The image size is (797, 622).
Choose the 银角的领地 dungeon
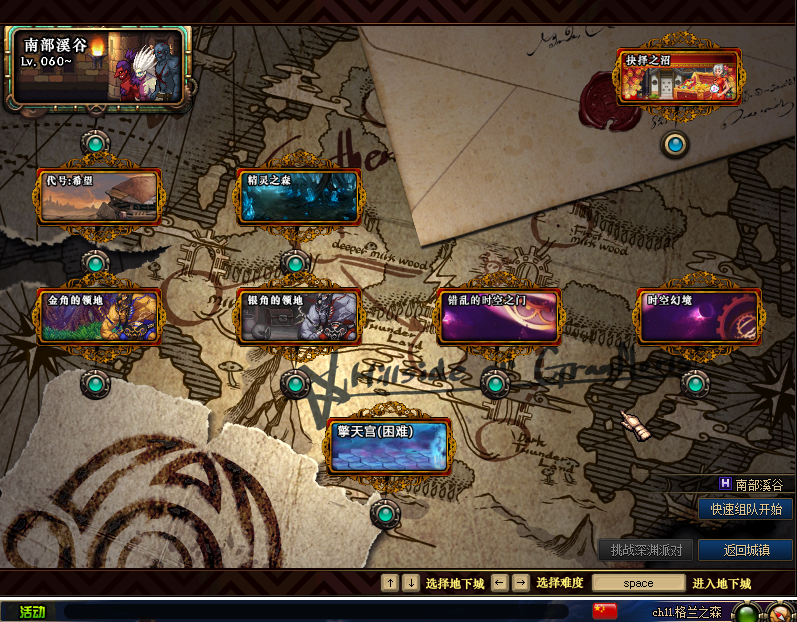point(299,316)
